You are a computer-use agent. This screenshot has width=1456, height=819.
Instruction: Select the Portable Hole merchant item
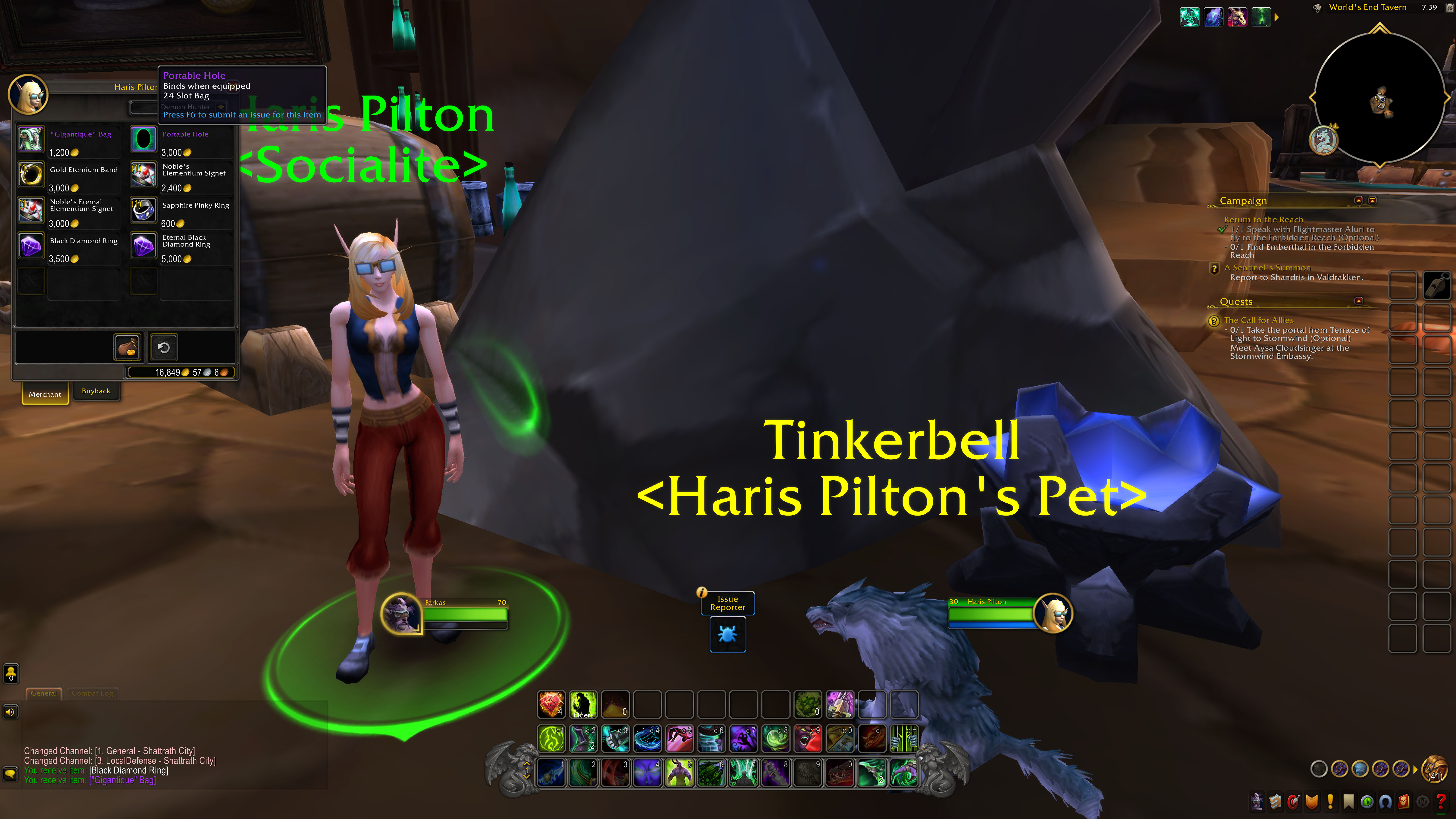point(144,139)
